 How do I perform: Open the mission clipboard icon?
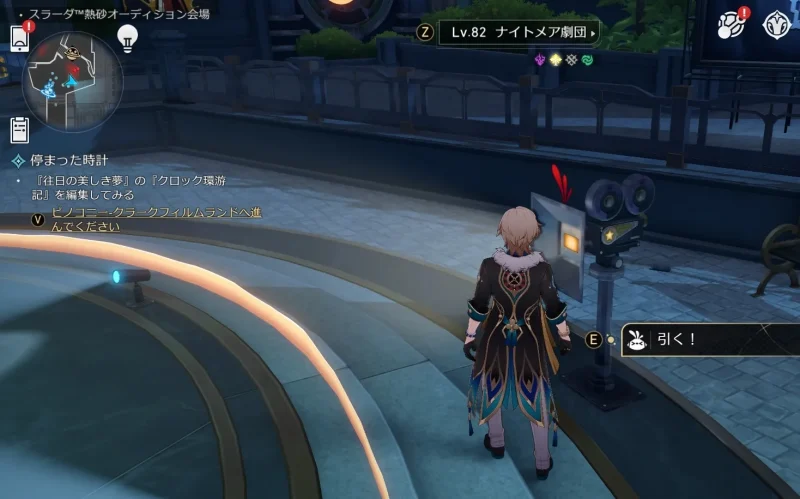coord(20,130)
